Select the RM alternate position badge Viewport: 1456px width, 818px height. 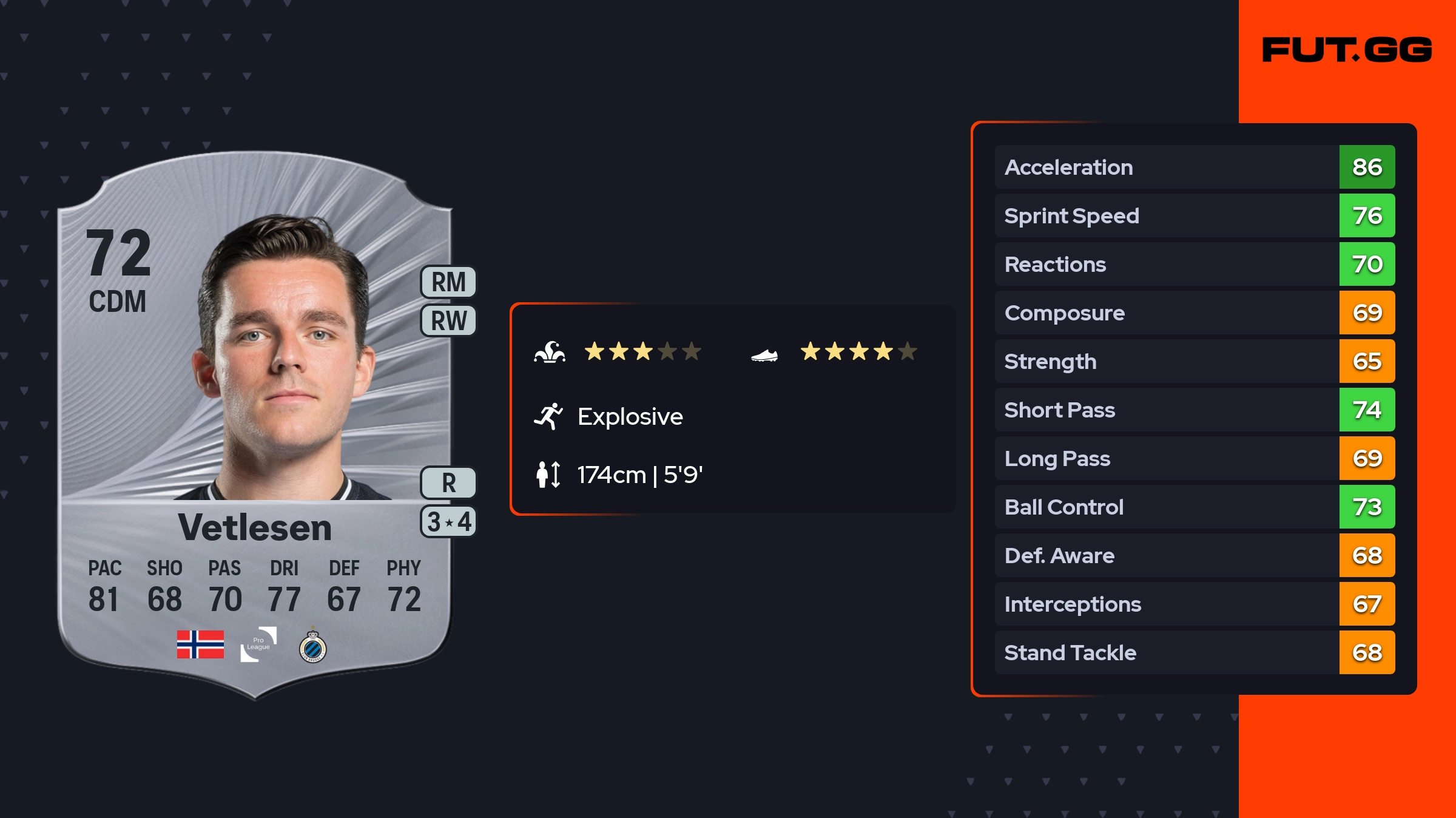coord(448,282)
